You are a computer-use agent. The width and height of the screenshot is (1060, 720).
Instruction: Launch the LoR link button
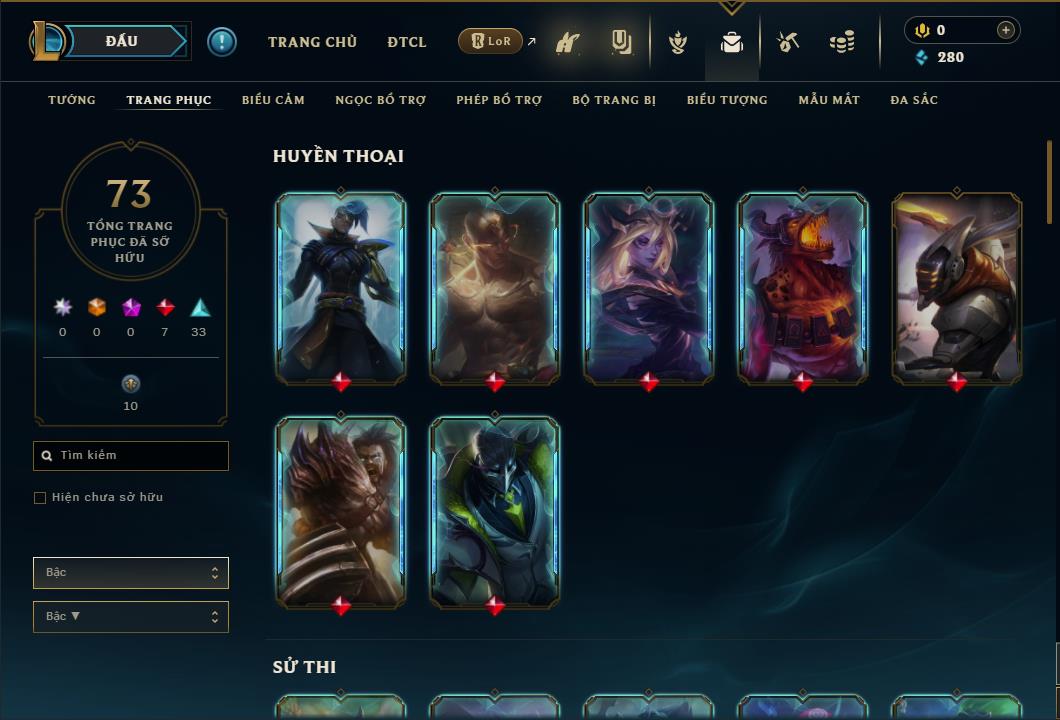coord(491,42)
